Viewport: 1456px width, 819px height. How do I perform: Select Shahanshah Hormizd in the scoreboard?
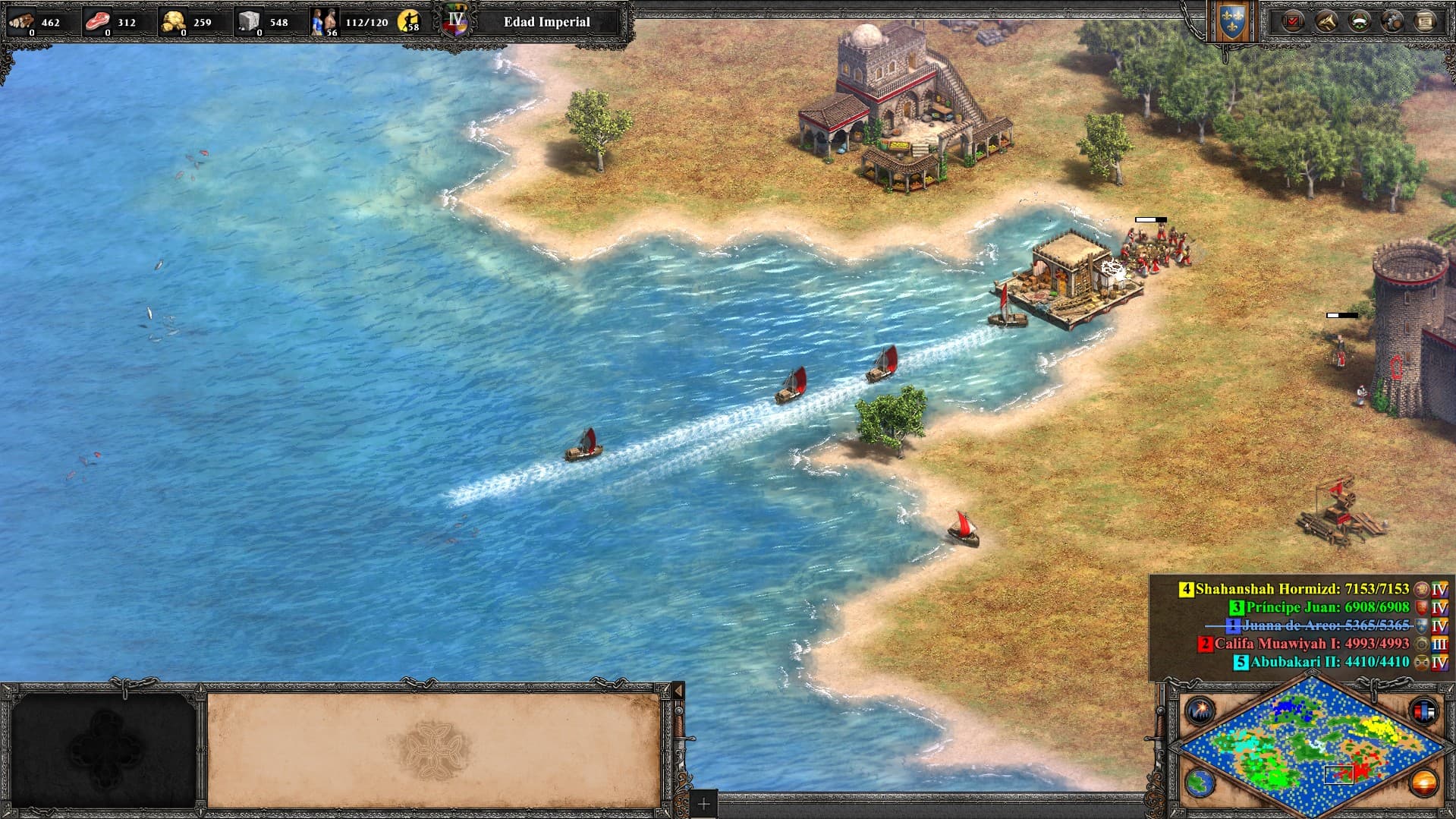click(1301, 589)
